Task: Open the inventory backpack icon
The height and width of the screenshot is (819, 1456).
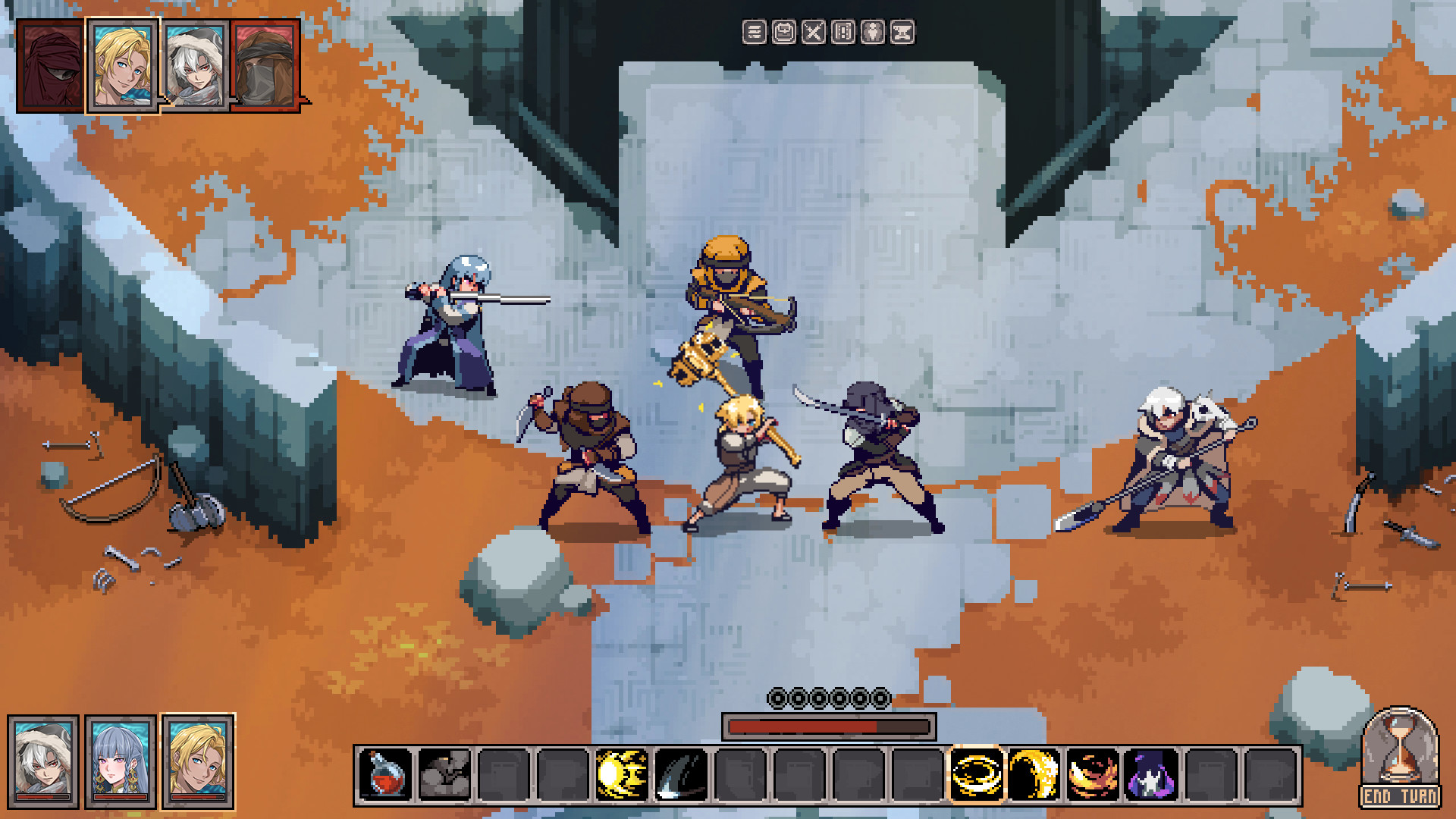Action: tap(784, 32)
